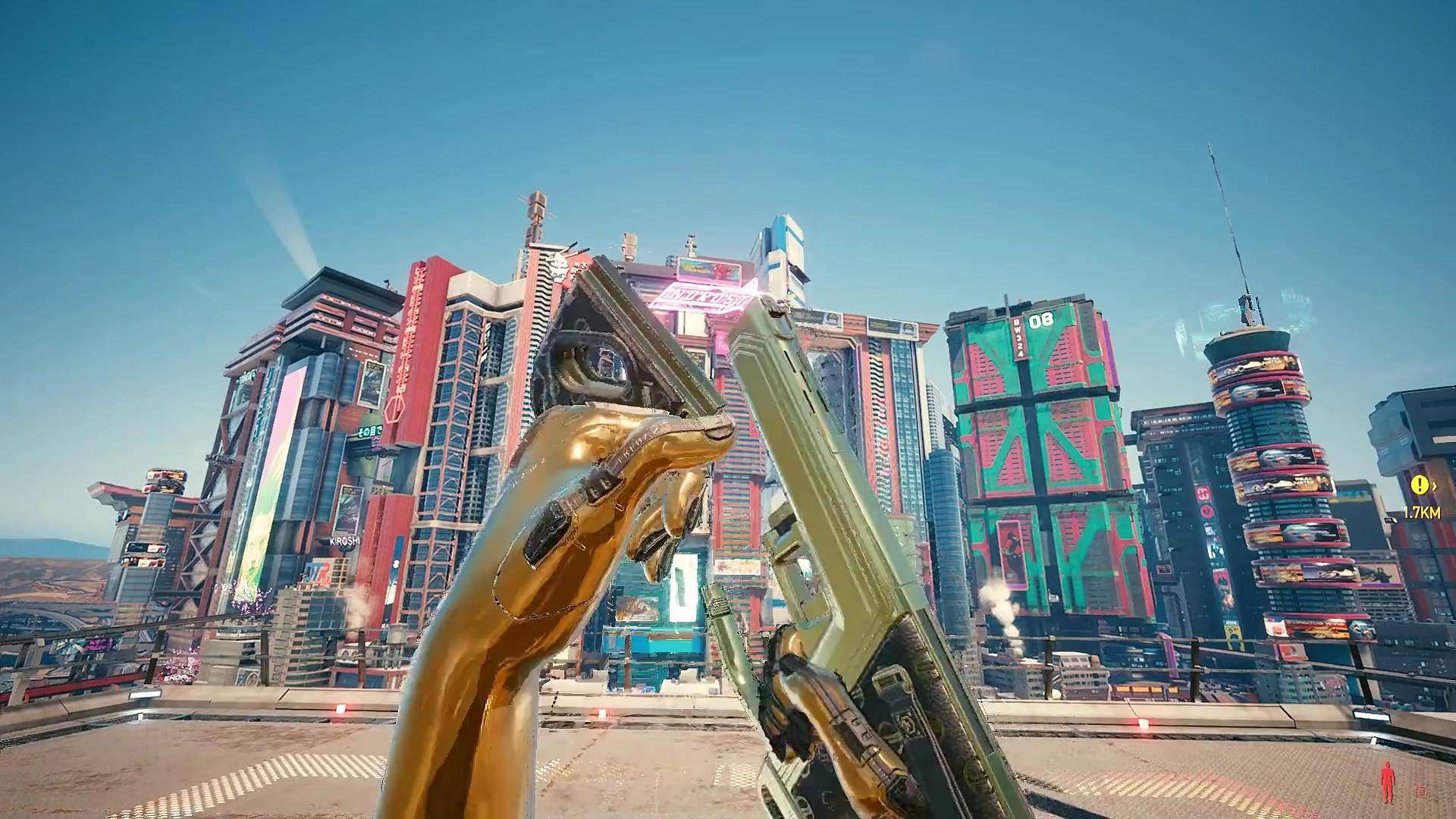The width and height of the screenshot is (1456, 819).
Task: Select the red body silhouette icon
Action: click(x=1387, y=784)
